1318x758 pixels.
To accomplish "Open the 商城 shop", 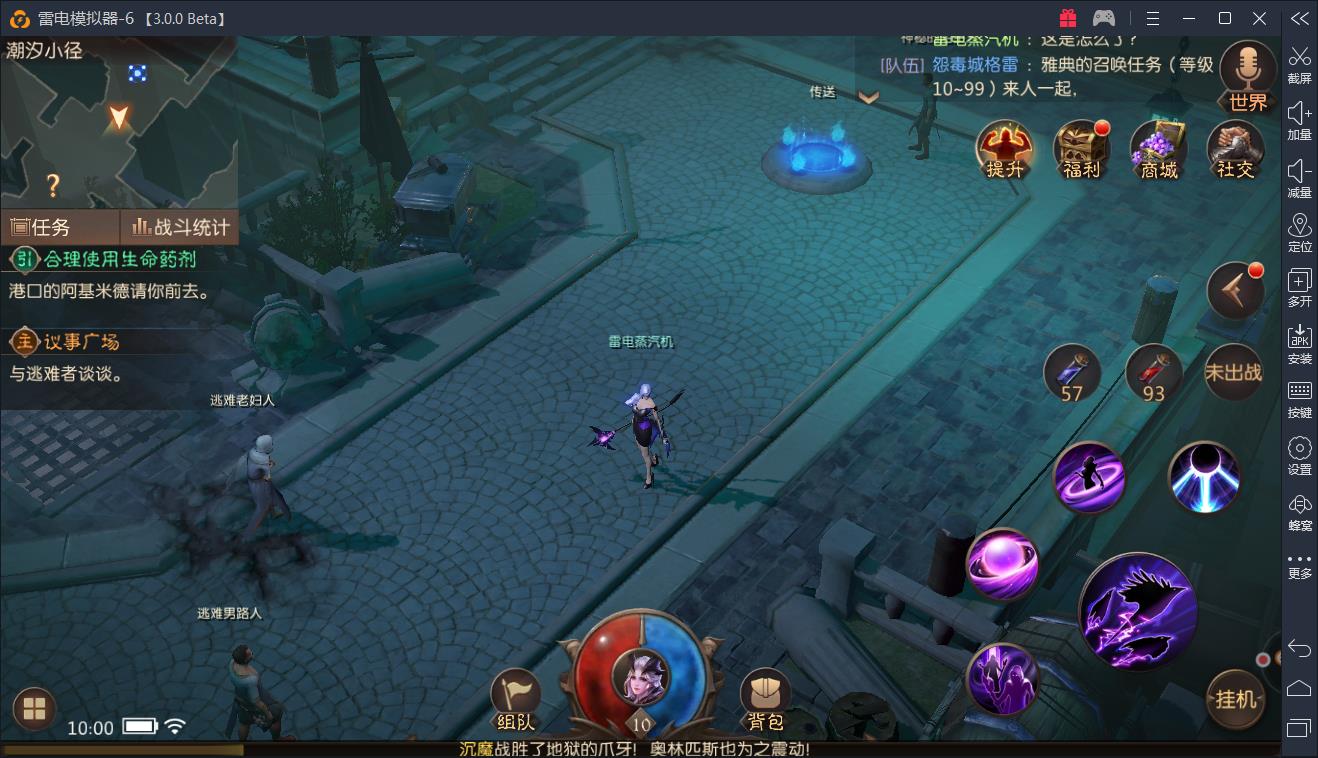I will (1158, 148).
